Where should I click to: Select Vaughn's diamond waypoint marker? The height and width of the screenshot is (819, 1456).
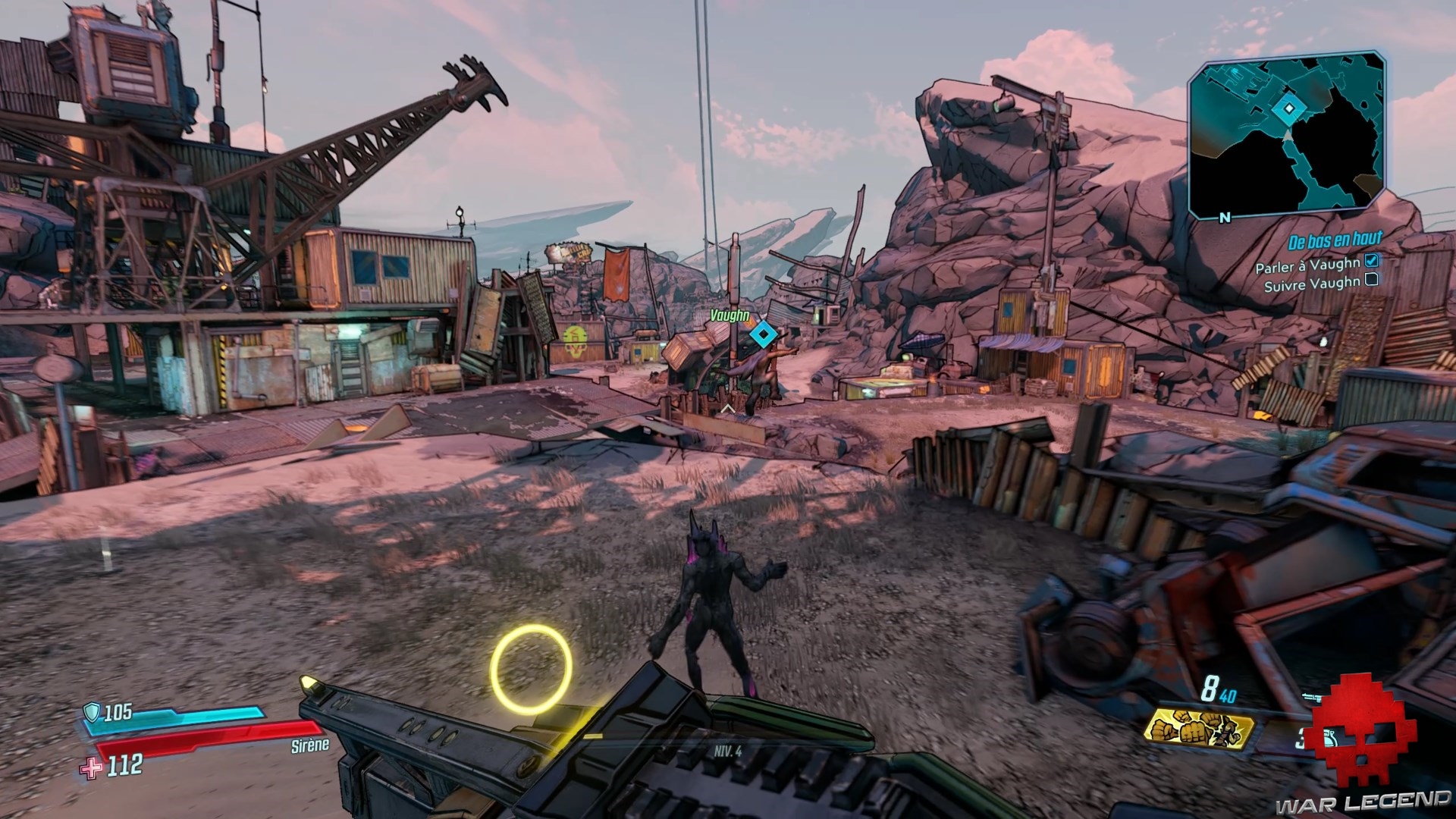764,334
